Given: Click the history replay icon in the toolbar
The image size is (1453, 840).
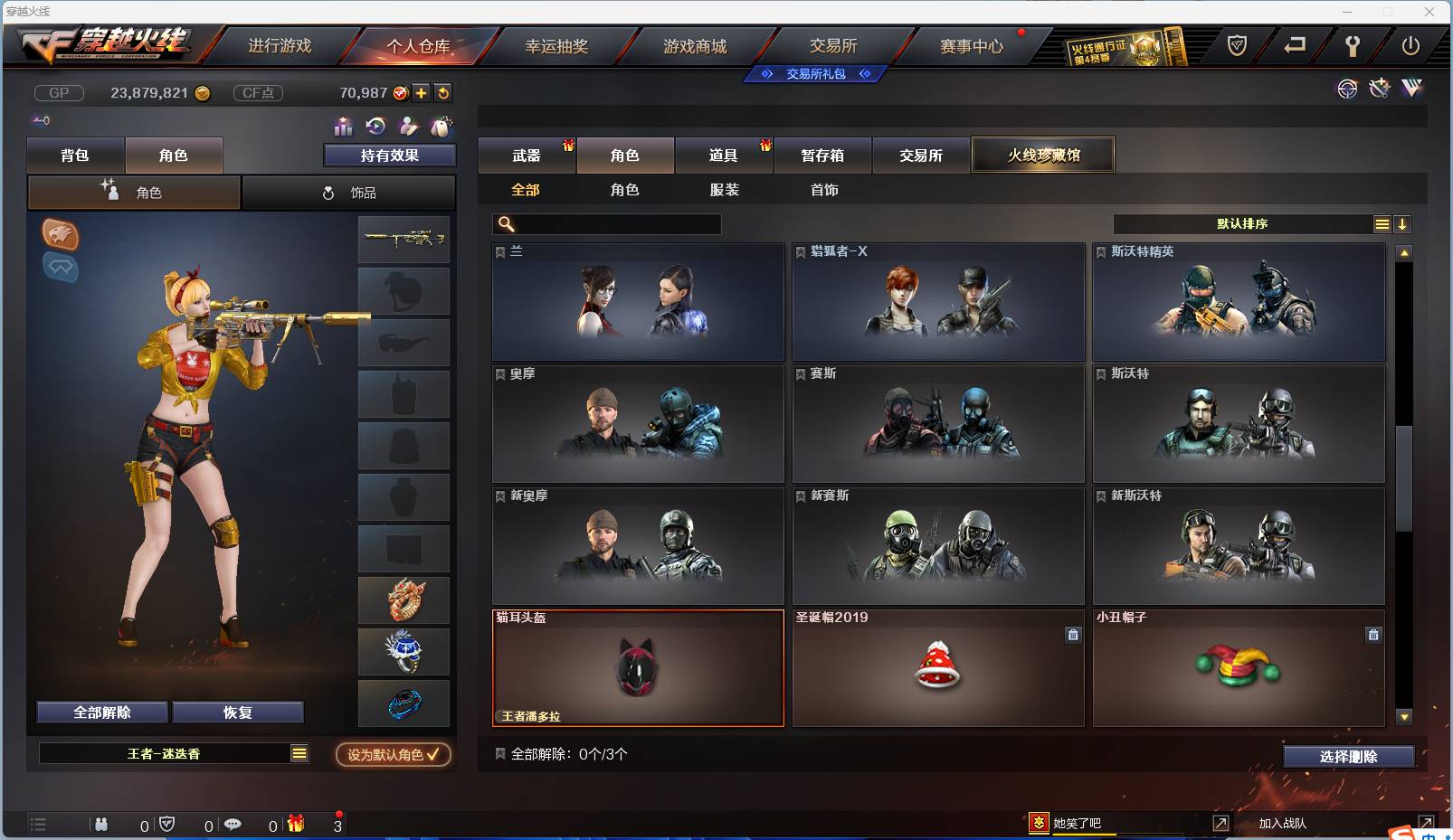Looking at the screenshot, I should [x=374, y=127].
